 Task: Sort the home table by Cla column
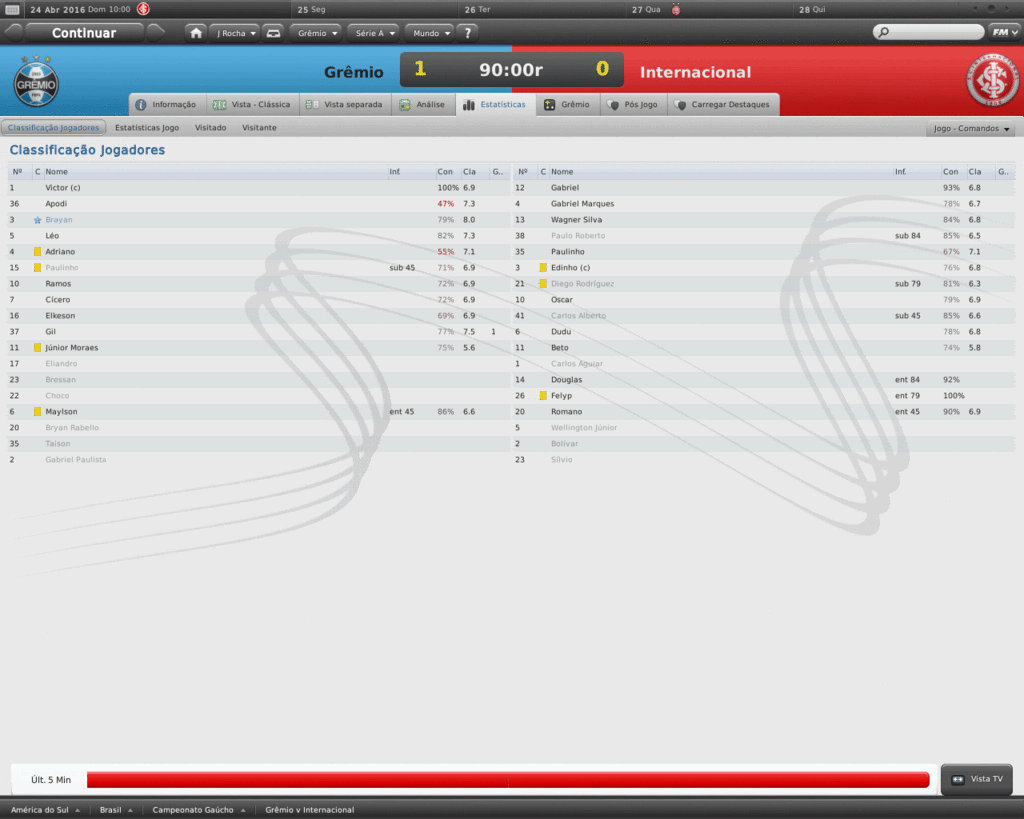point(469,172)
